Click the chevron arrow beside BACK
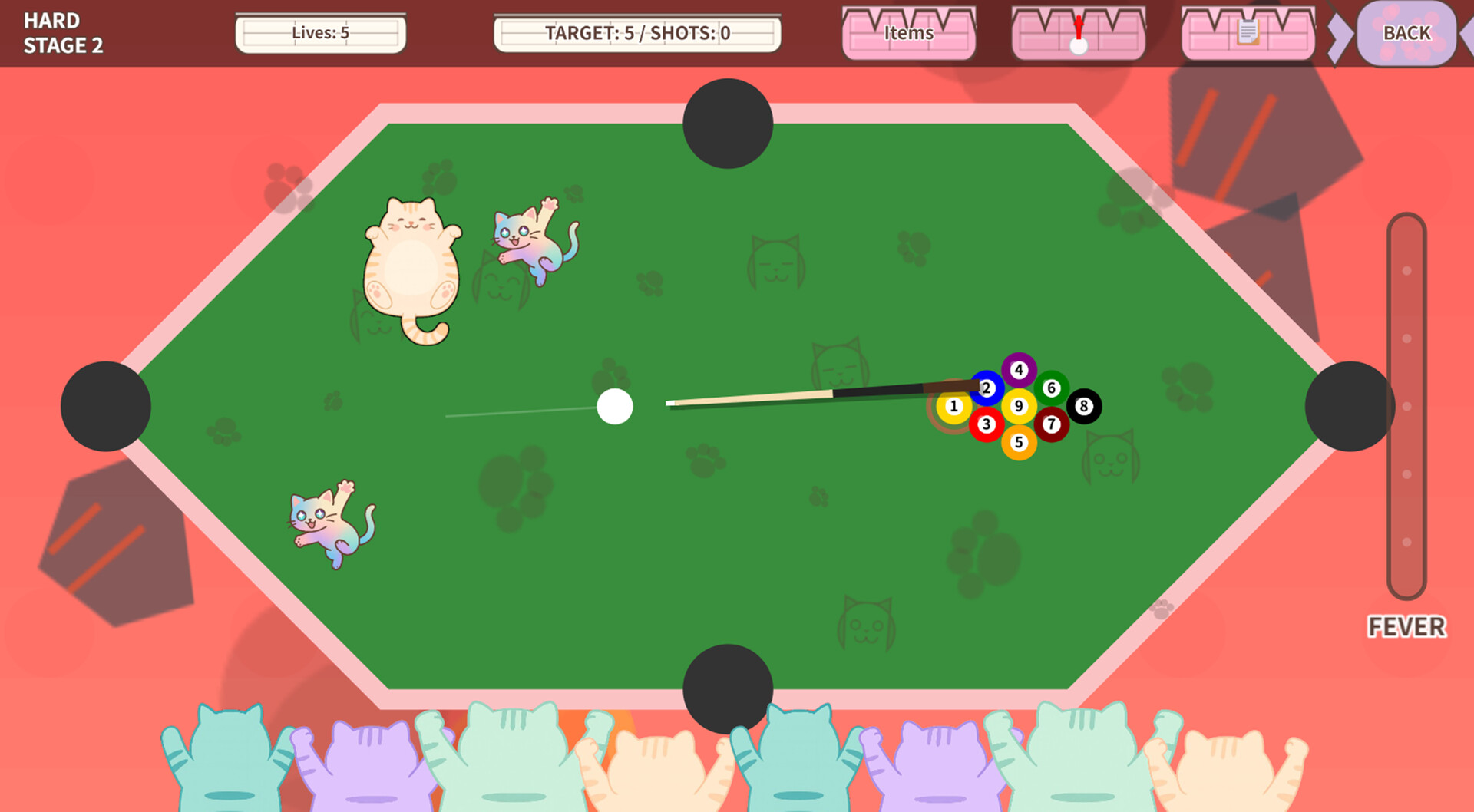This screenshot has width=1474, height=812. [1339, 34]
